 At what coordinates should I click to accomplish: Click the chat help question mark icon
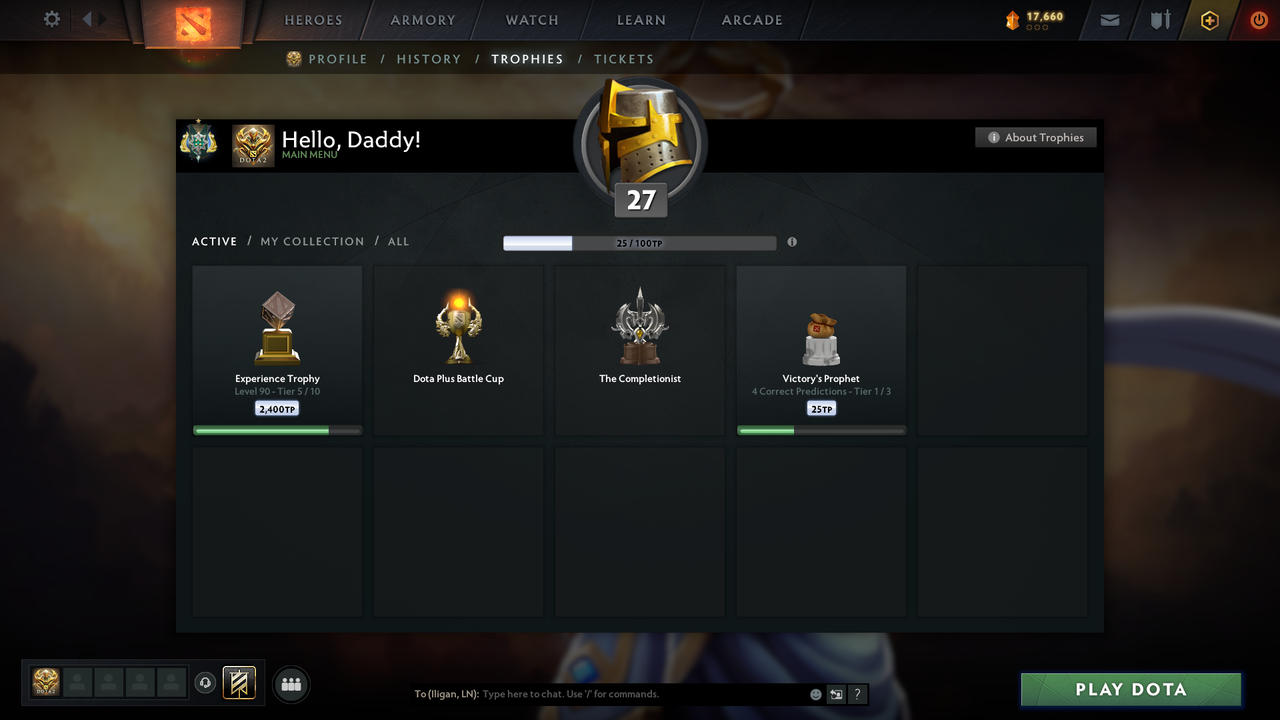click(857, 693)
